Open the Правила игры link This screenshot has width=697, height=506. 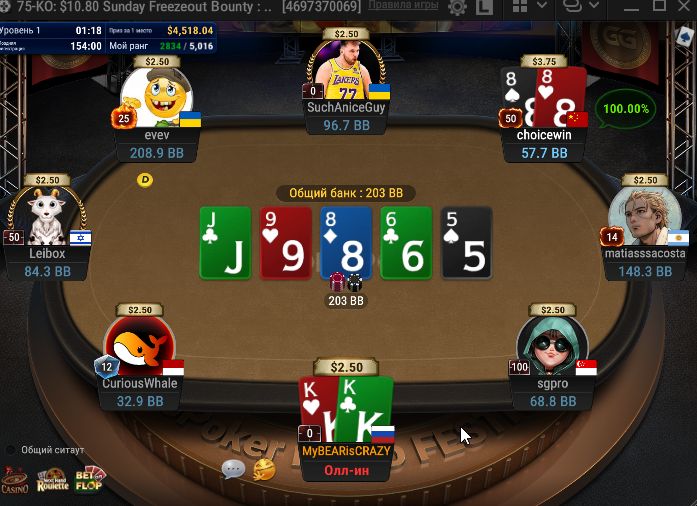[x=404, y=8]
